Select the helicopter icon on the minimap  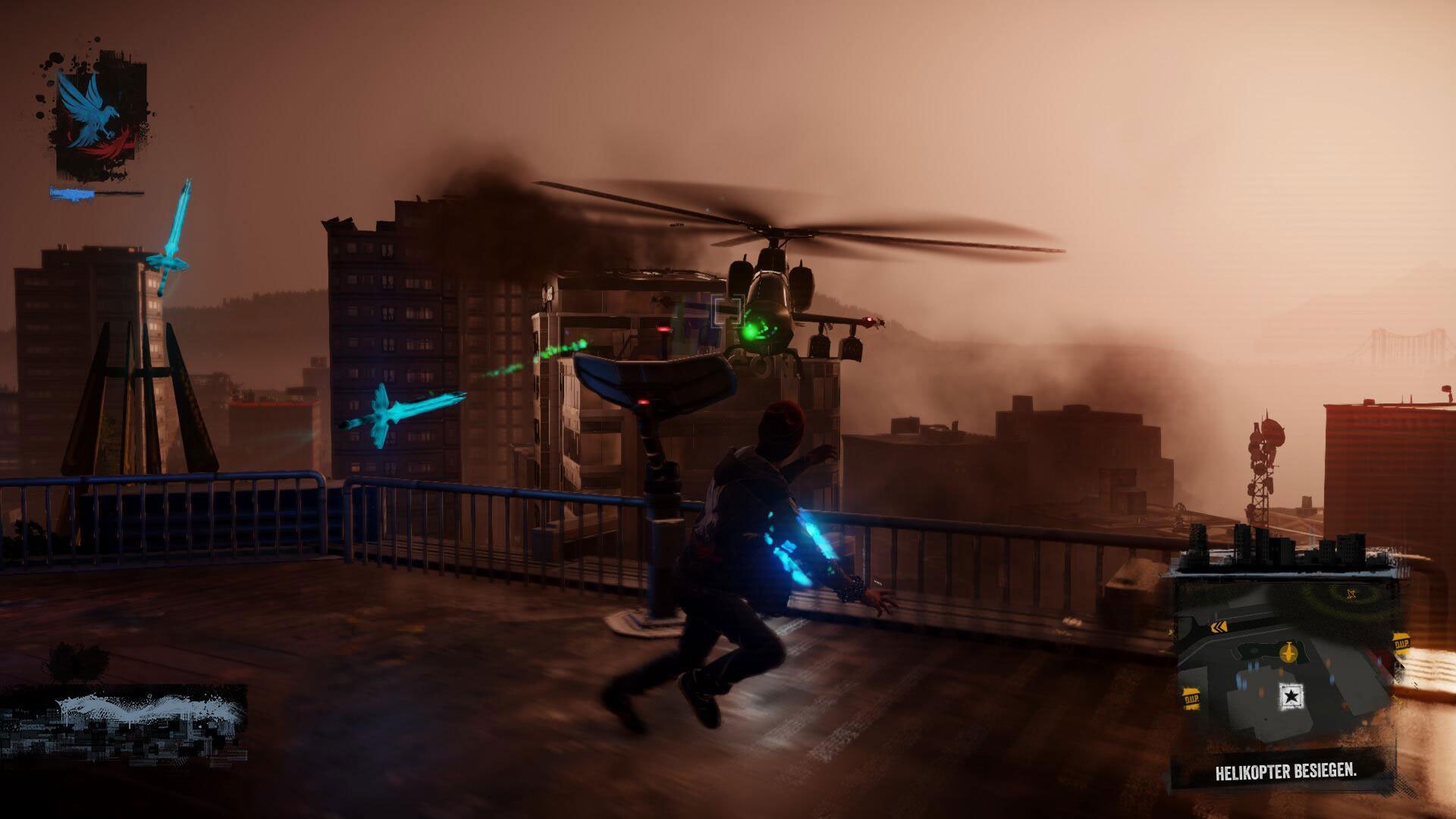click(1288, 652)
